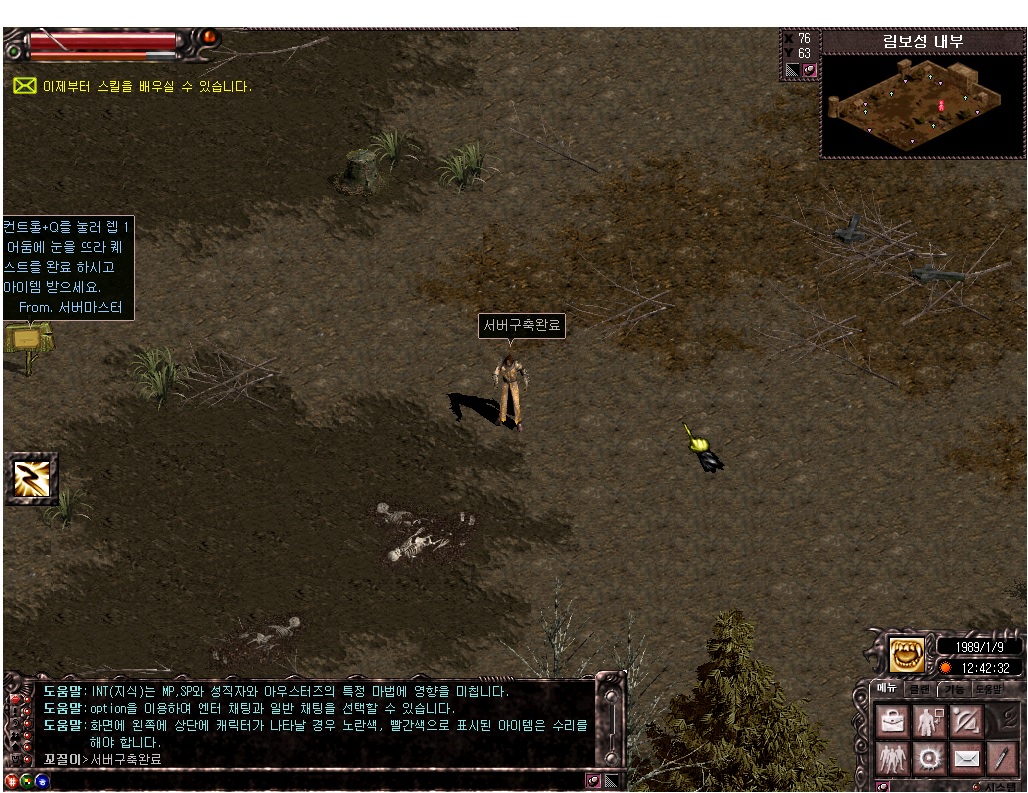The width and height of the screenshot is (1028, 793).
Task: Switch to the 클랜 tab
Action: click(x=920, y=689)
